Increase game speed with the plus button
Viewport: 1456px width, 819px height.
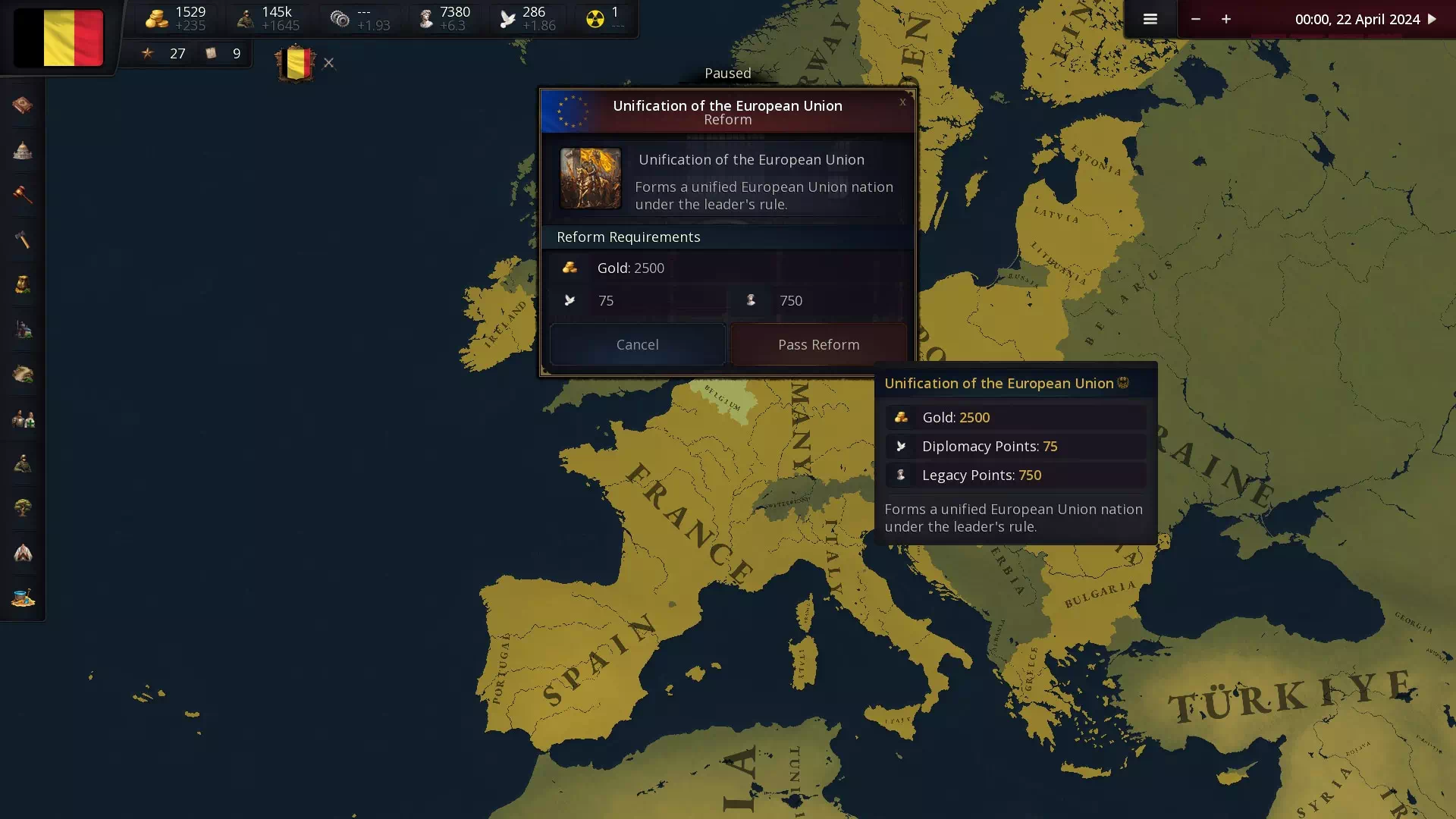[1226, 19]
